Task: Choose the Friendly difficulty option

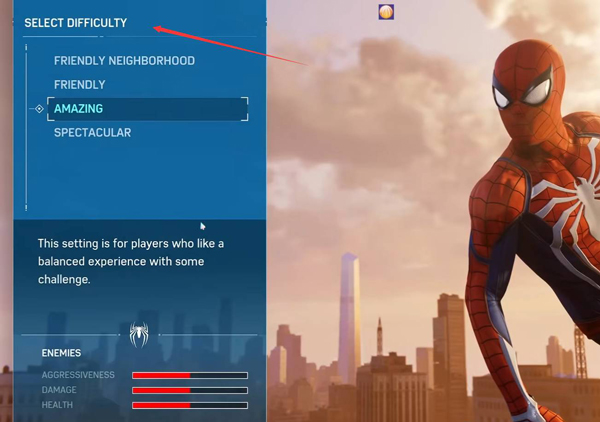Action: [80, 85]
